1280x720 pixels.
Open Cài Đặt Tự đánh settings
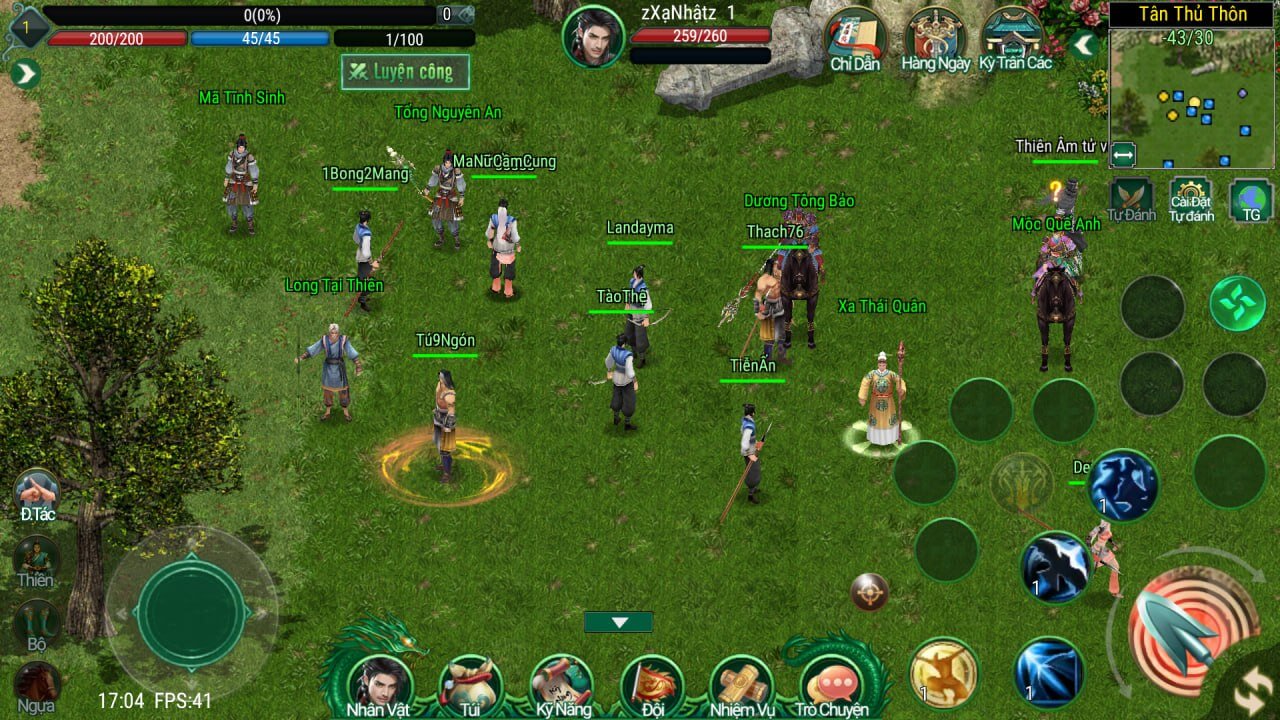point(1191,199)
